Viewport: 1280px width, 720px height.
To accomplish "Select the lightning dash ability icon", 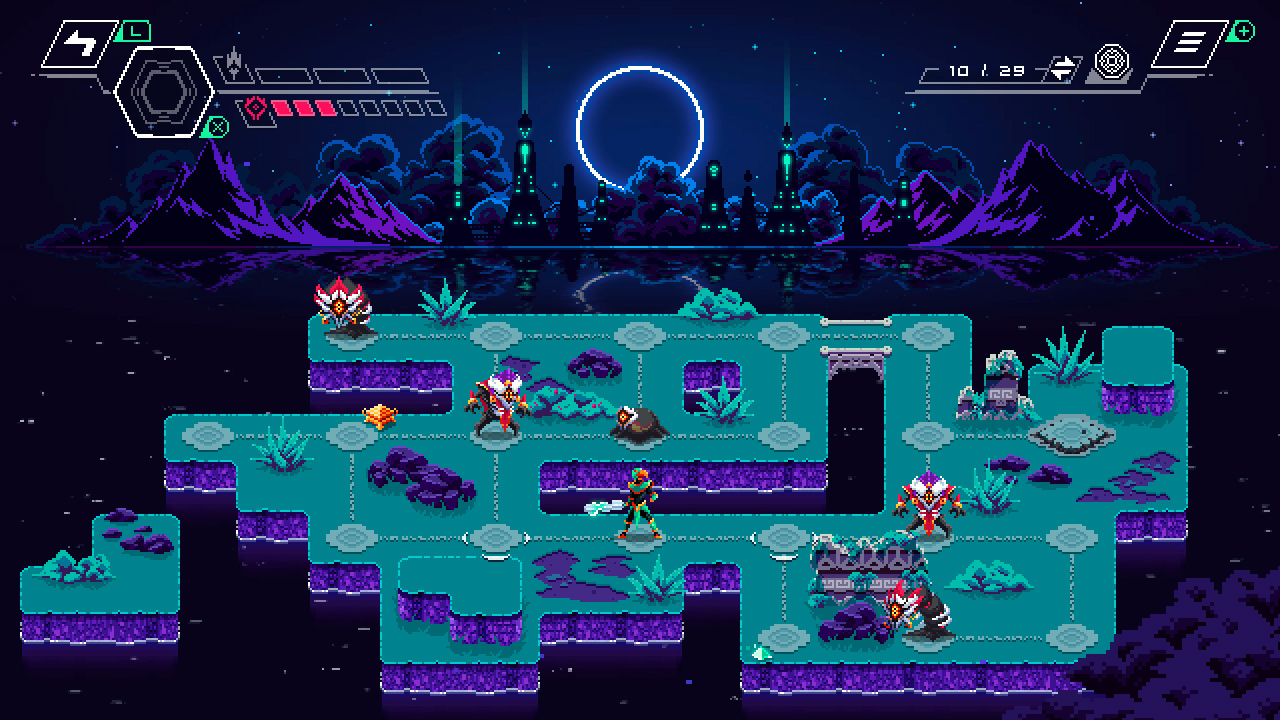I will click(x=78, y=43).
